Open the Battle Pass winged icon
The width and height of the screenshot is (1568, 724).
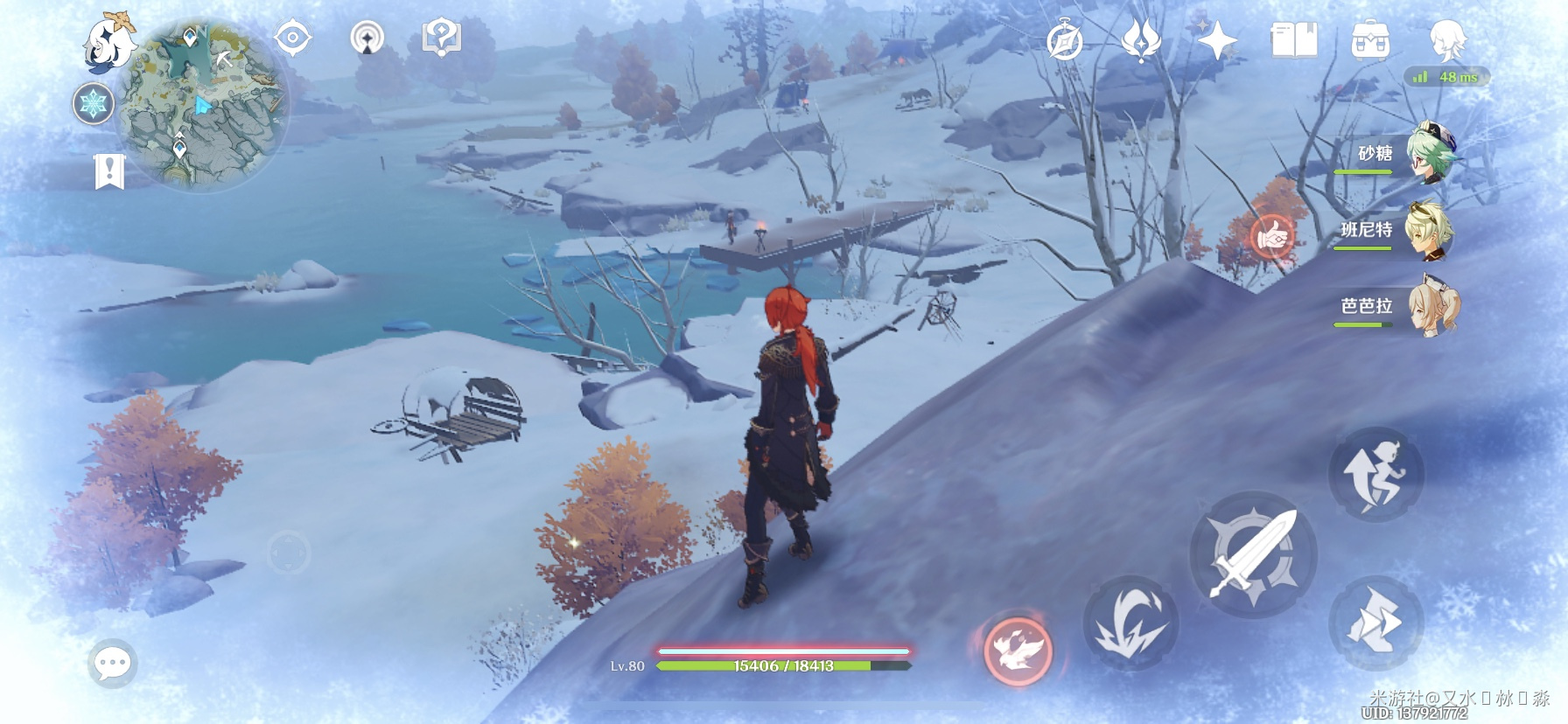1140,40
